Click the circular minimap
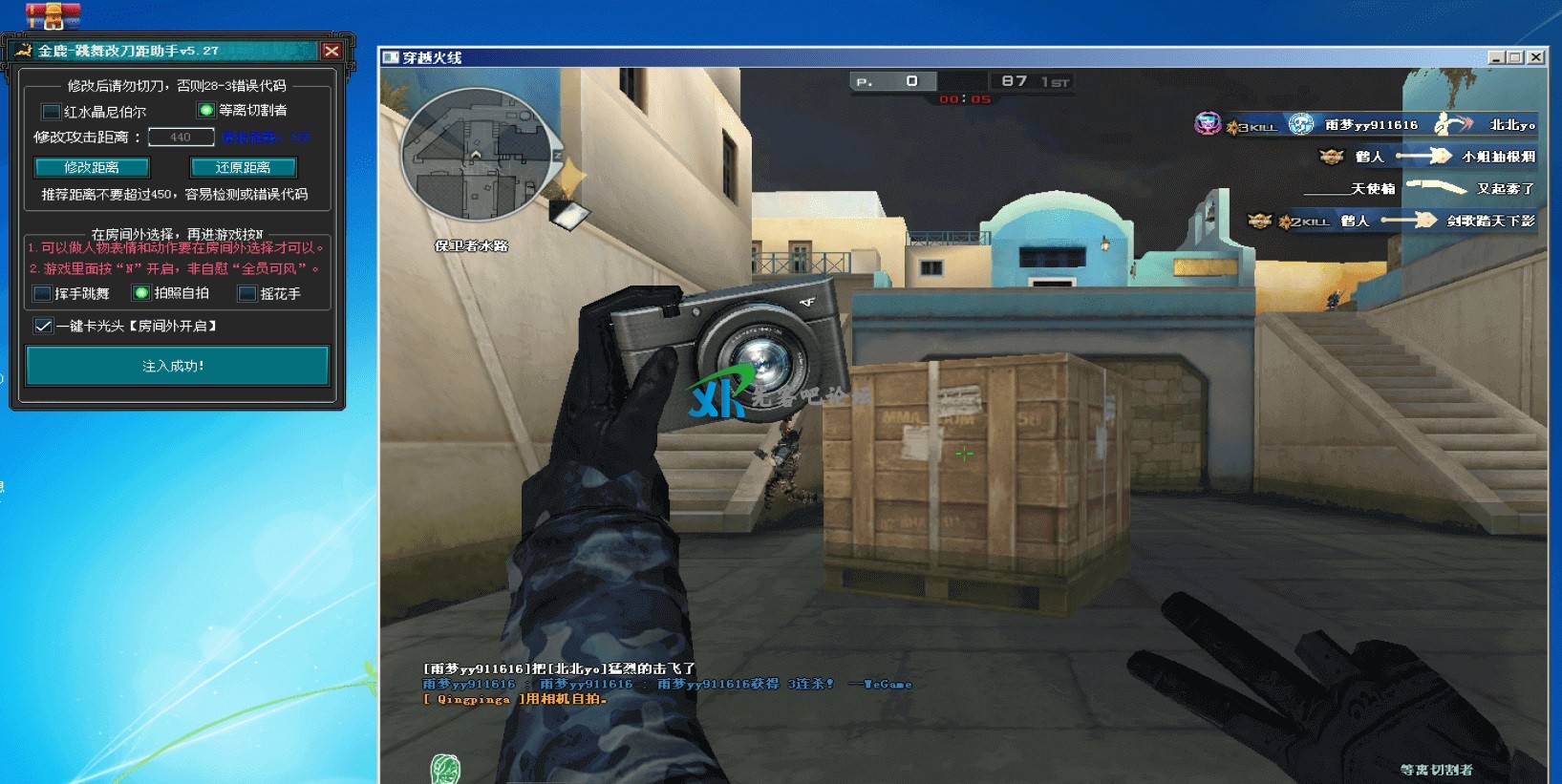1562x784 pixels. (x=475, y=155)
